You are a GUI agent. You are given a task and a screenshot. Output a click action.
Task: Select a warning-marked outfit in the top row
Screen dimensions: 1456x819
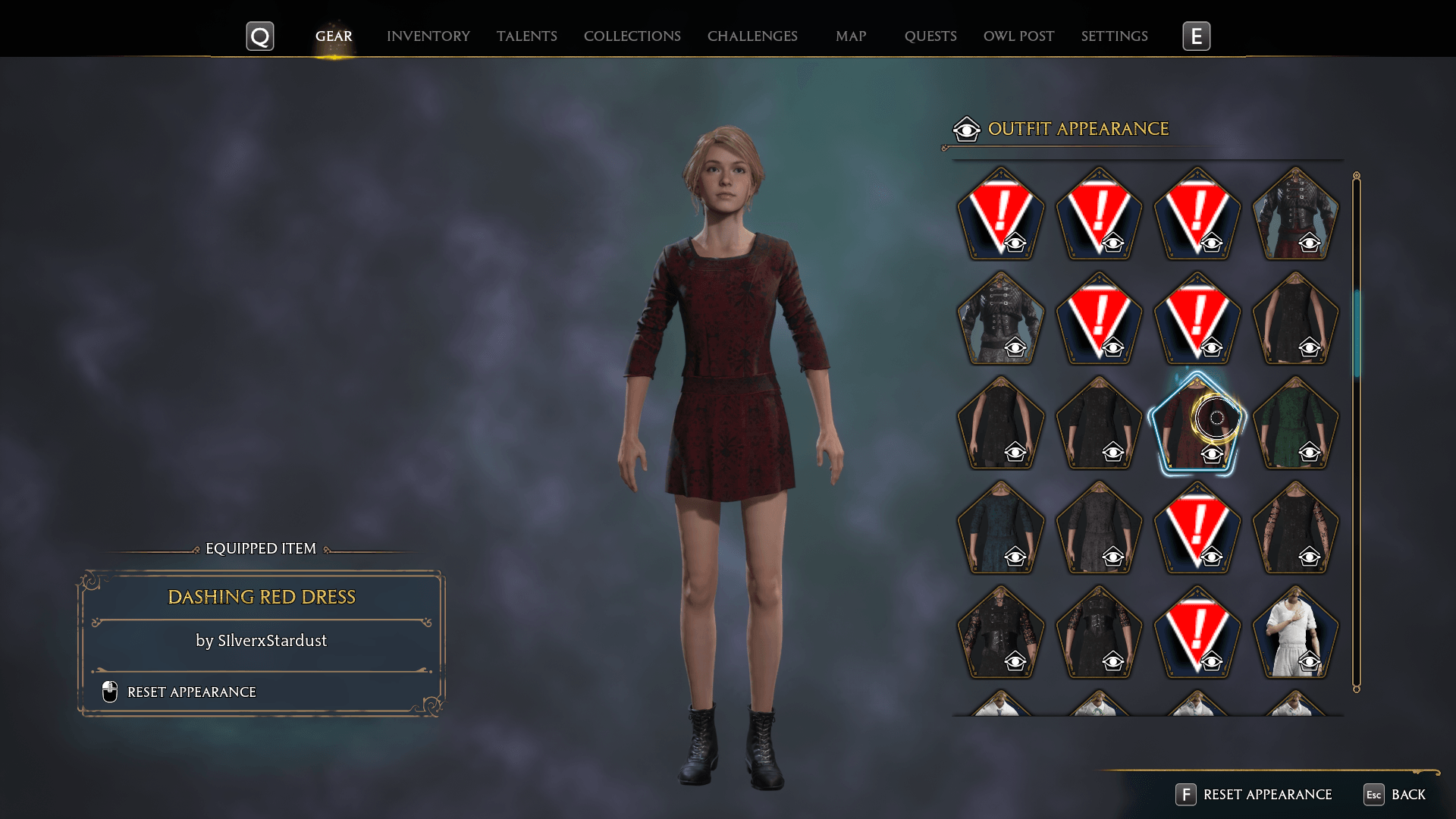click(x=1001, y=215)
